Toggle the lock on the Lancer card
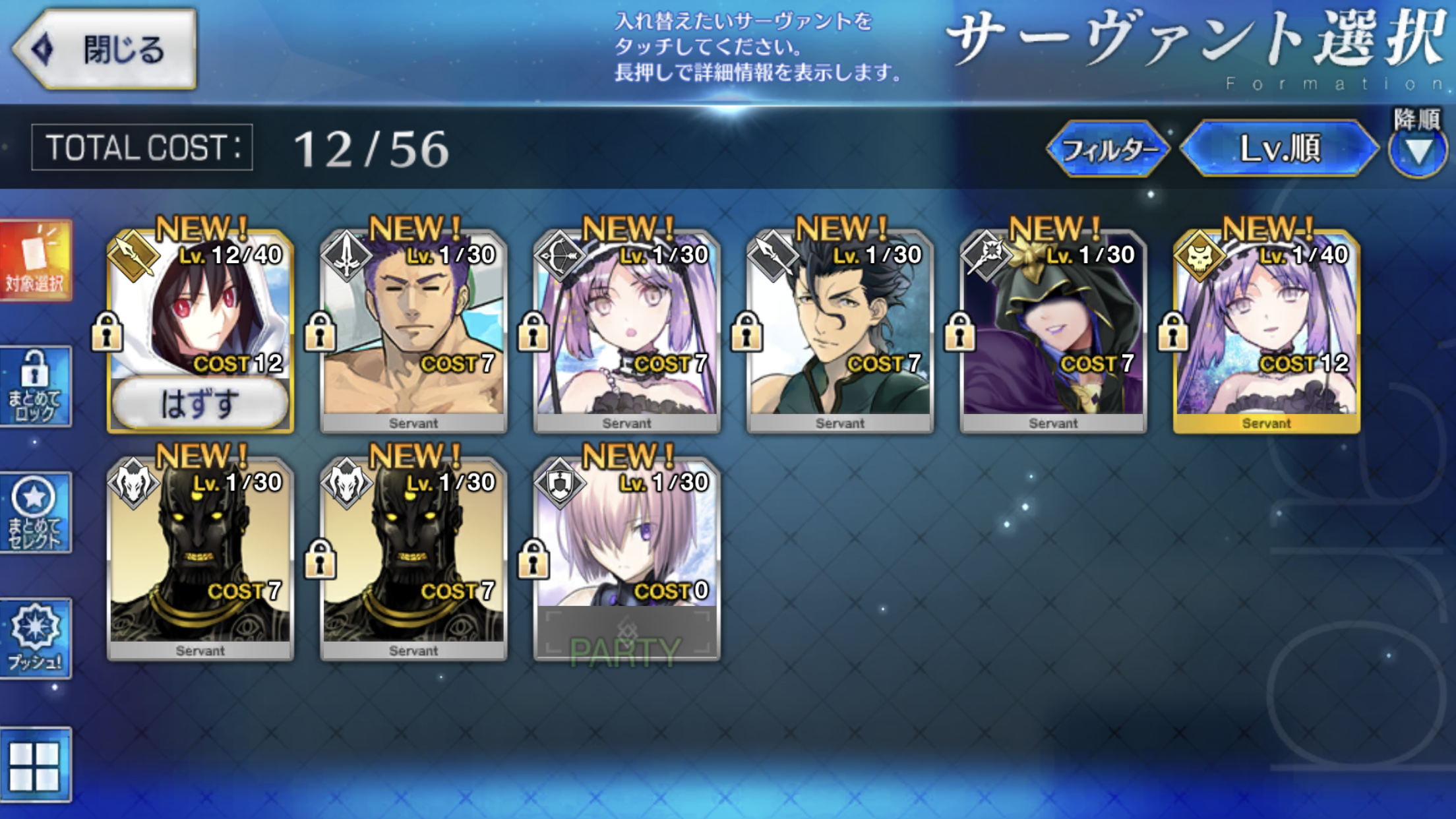 [x=746, y=331]
